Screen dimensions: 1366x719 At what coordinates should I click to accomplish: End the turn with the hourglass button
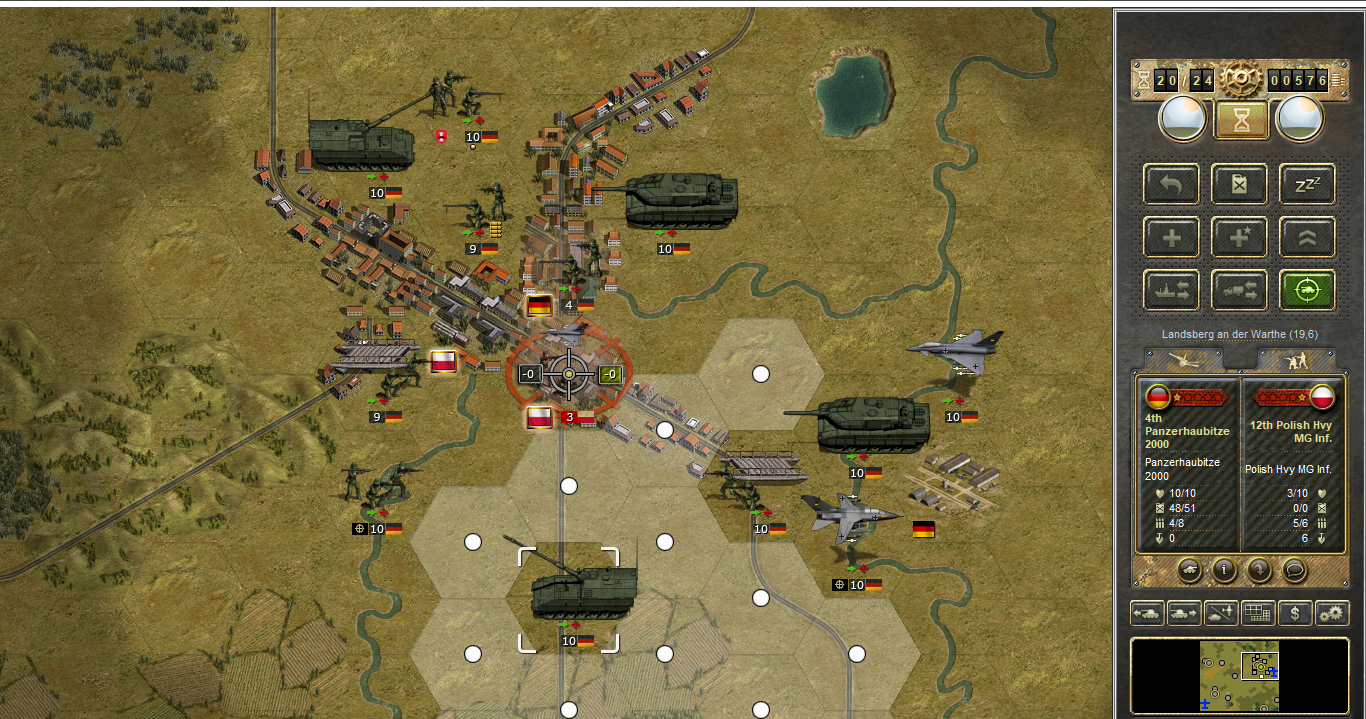coord(1241,120)
